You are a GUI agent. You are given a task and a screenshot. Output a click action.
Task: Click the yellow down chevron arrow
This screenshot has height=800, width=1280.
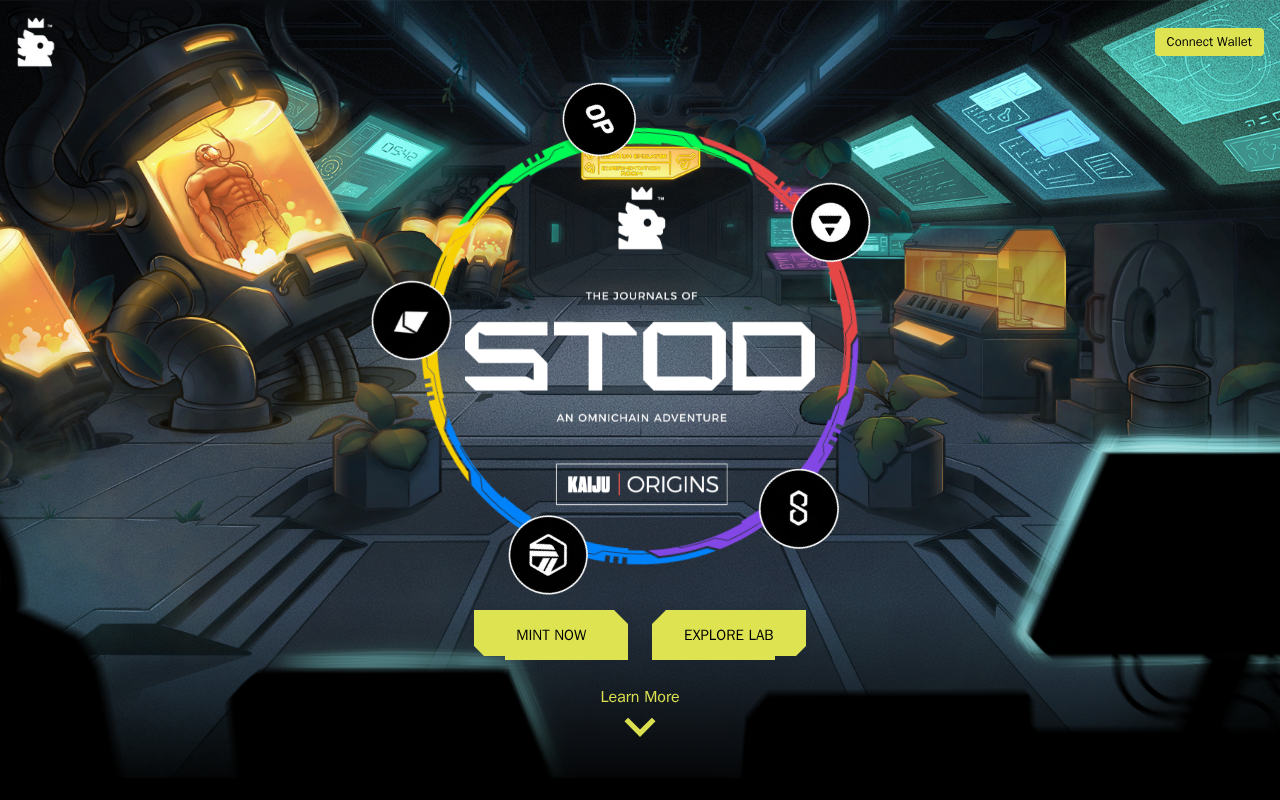point(639,727)
